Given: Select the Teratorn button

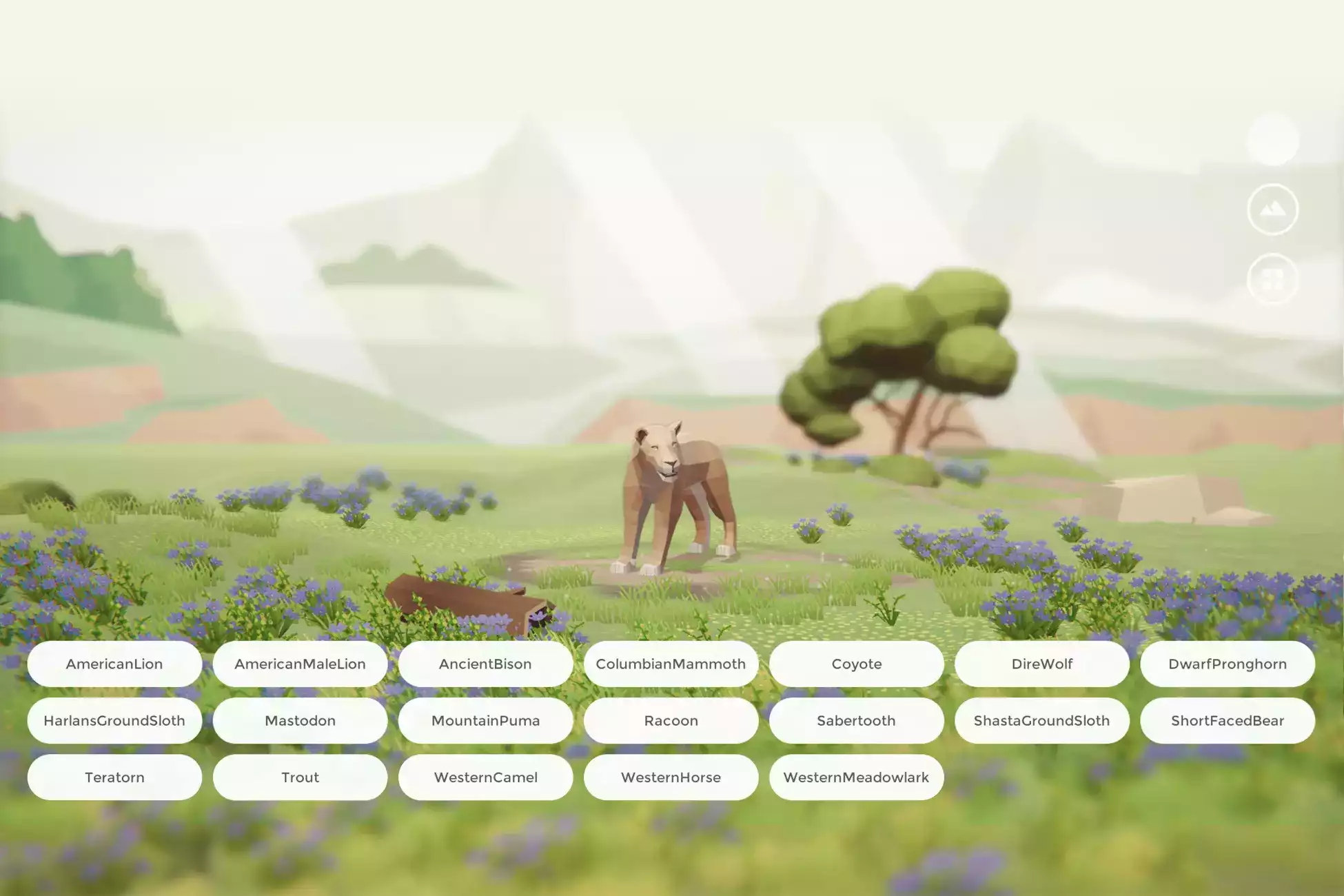Looking at the screenshot, I should point(114,777).
